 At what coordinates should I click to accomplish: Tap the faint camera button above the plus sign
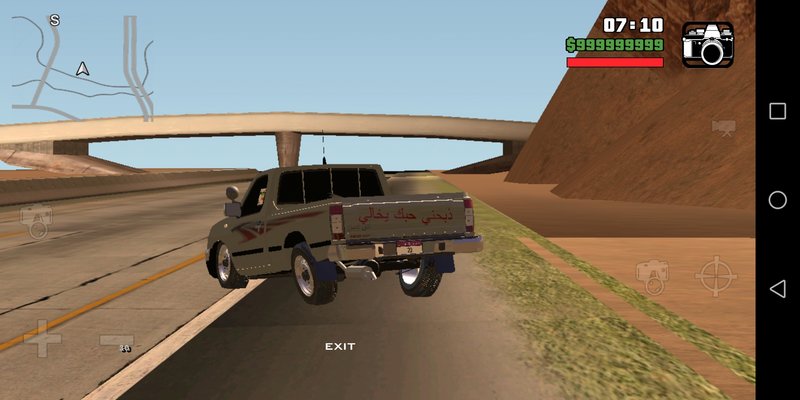tap(37, 219)
